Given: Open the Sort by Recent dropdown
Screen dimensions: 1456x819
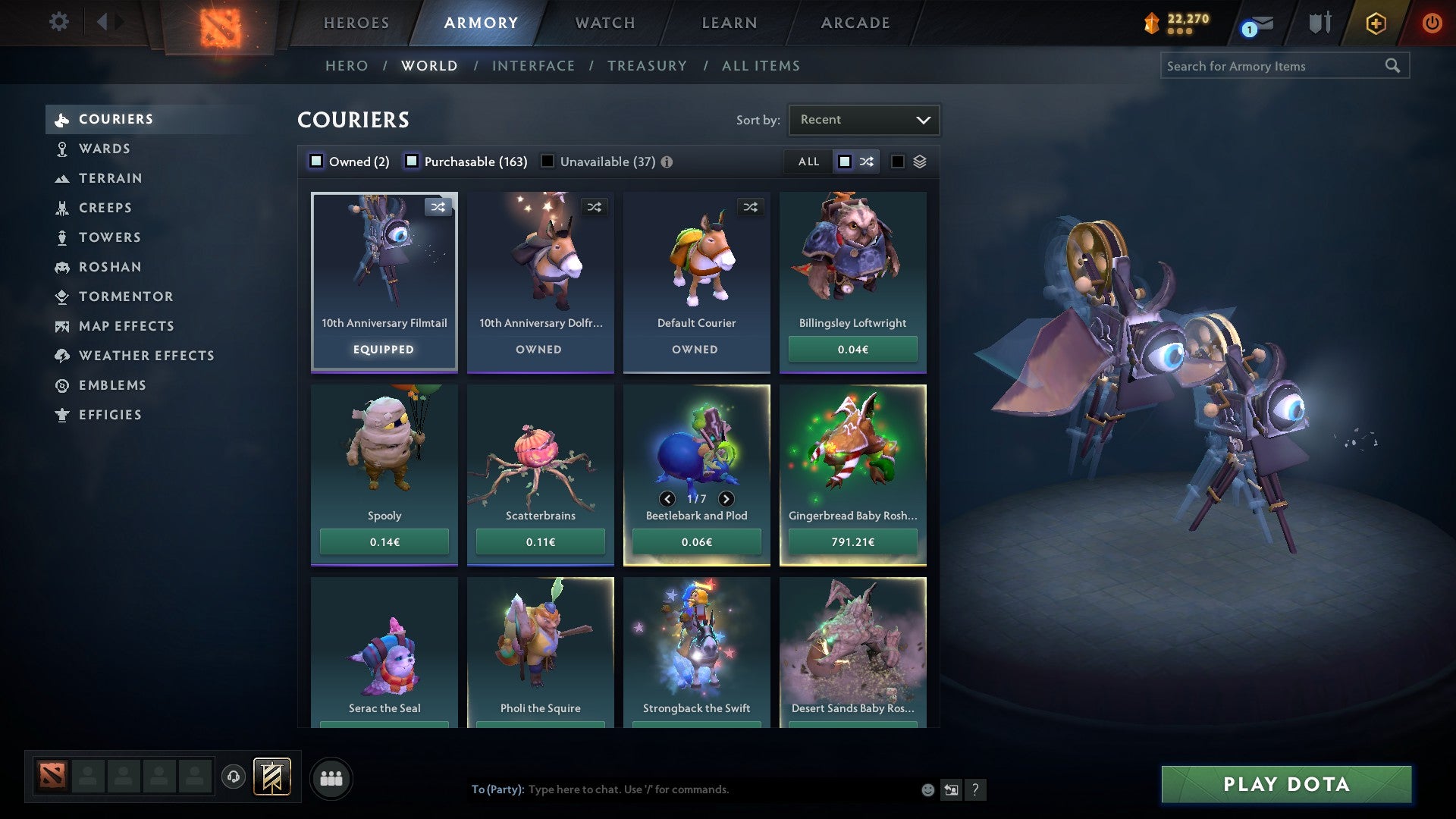Looking at the screenshot, I should [863, 119].
